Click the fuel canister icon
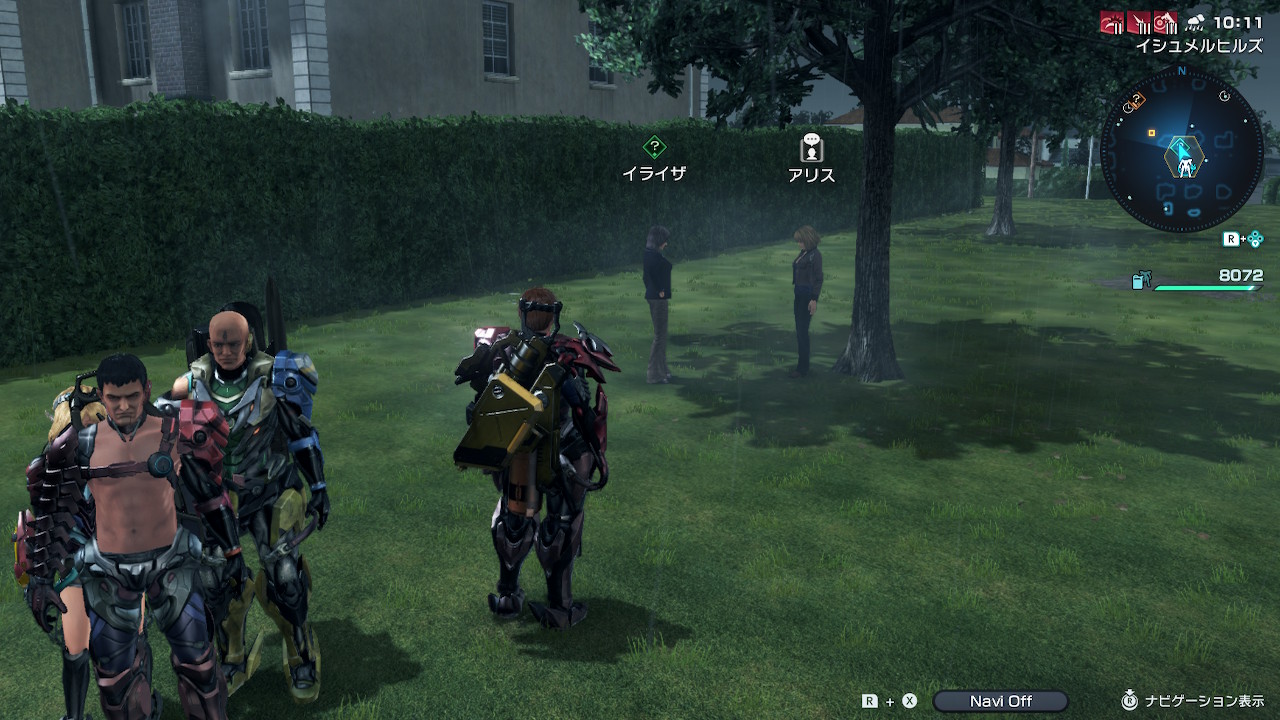 pos(1141,281)
